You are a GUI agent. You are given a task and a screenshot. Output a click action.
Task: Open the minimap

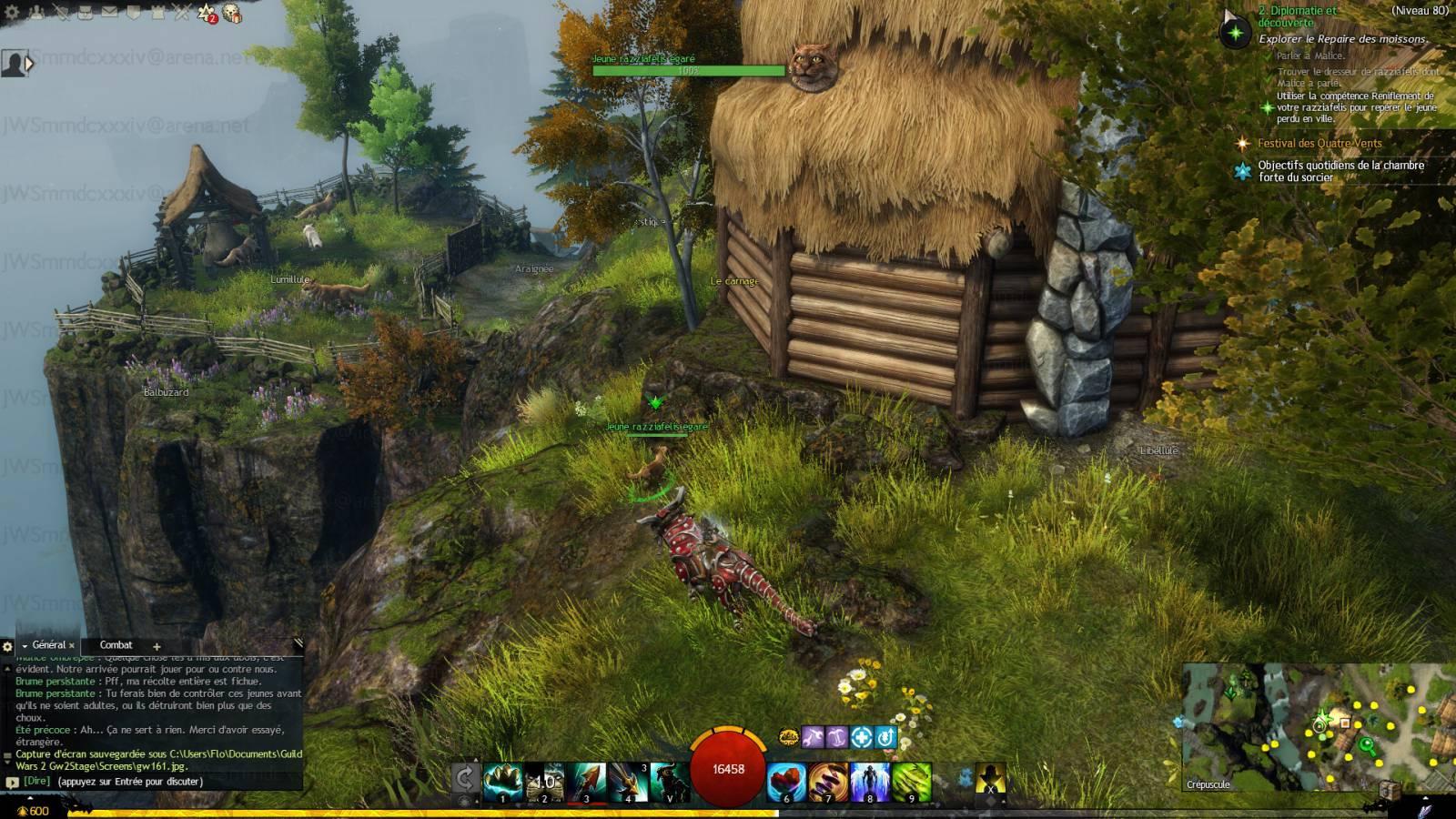click(x=1318, y=726)
